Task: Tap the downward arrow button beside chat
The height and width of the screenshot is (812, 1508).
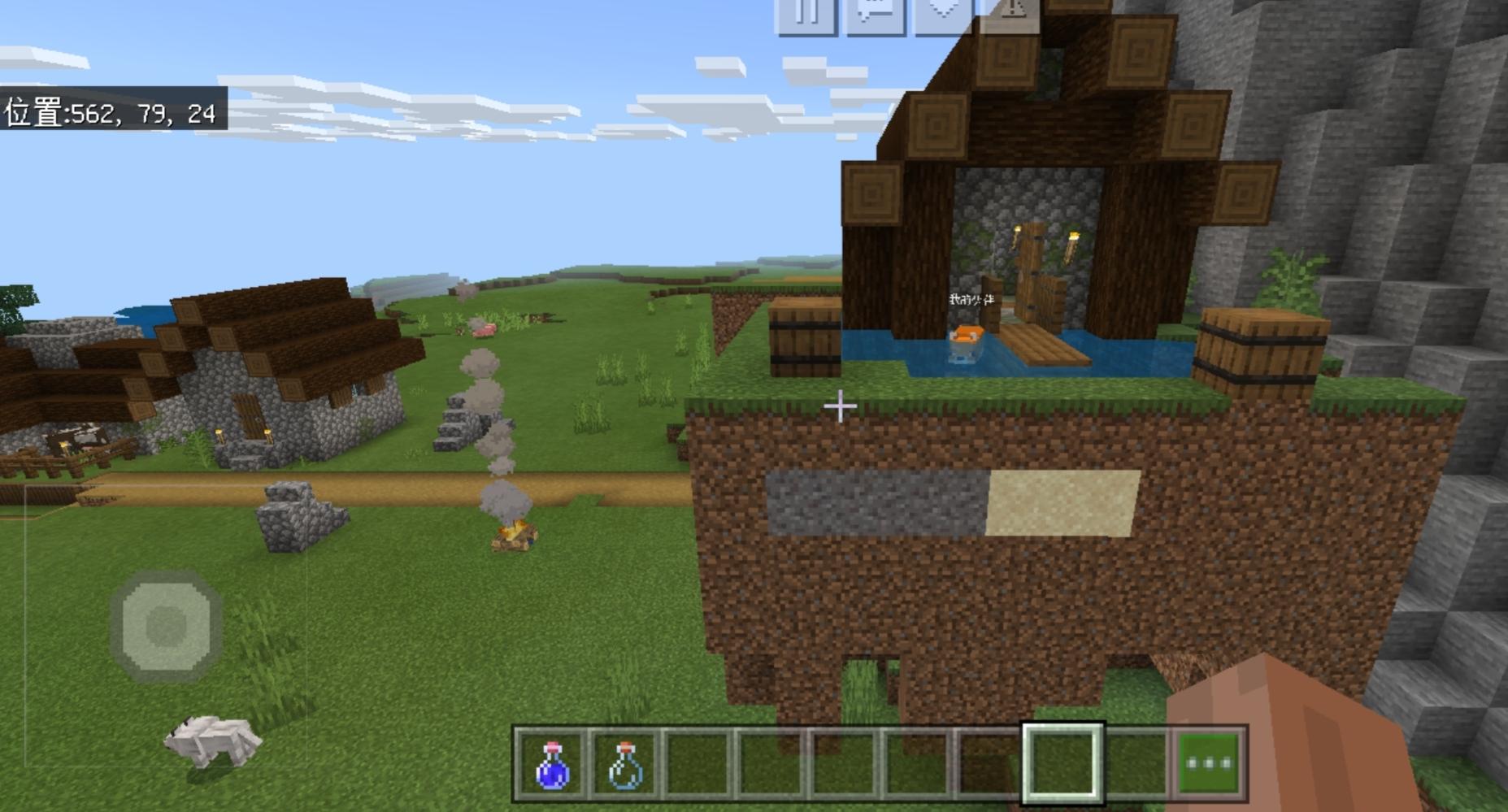Action: pos(944,14)
